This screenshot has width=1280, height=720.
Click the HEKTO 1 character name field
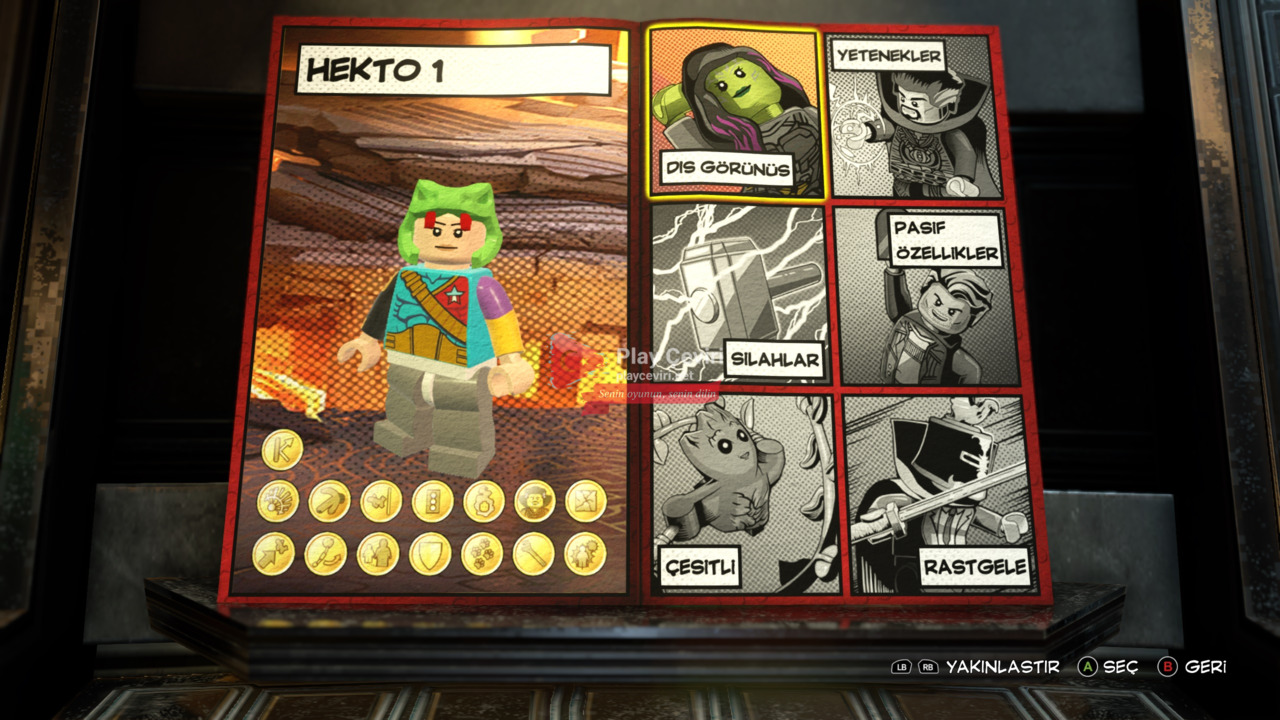tap(453, 71)
